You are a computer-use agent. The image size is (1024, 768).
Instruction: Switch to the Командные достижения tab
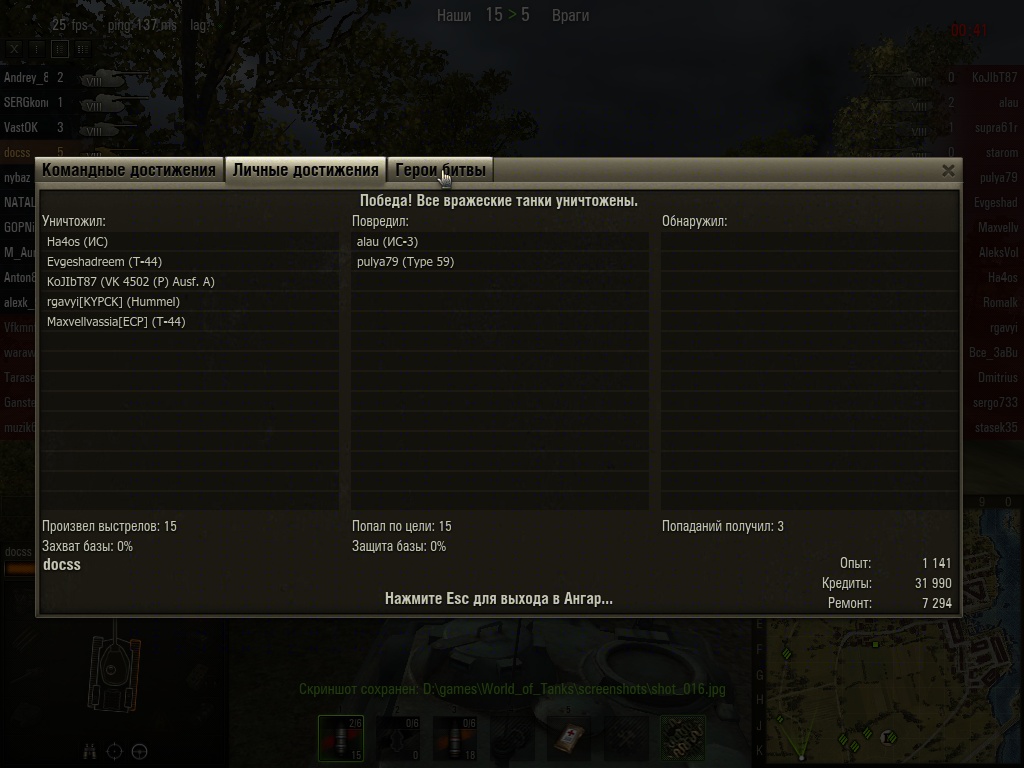129,170
